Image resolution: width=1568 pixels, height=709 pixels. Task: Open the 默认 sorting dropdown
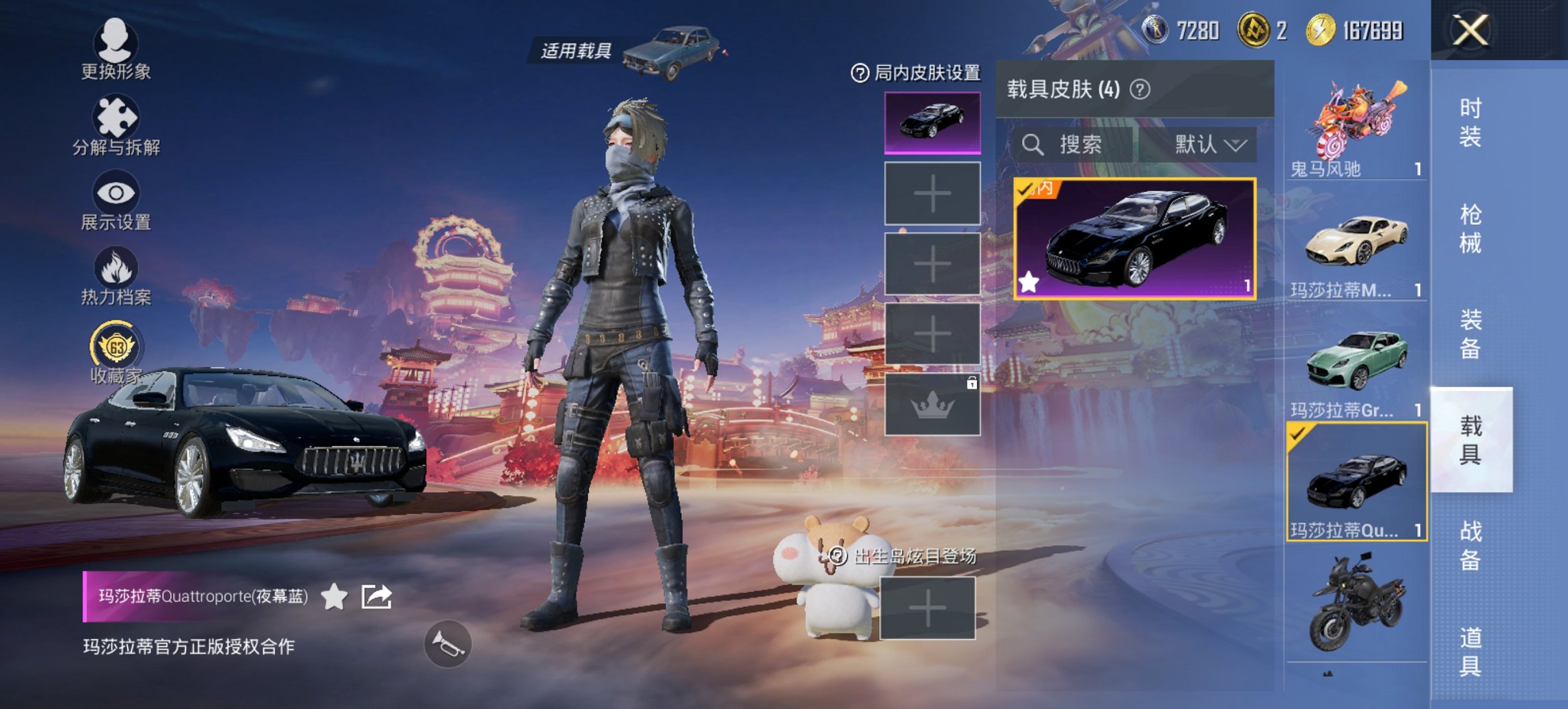(1205, 145)
